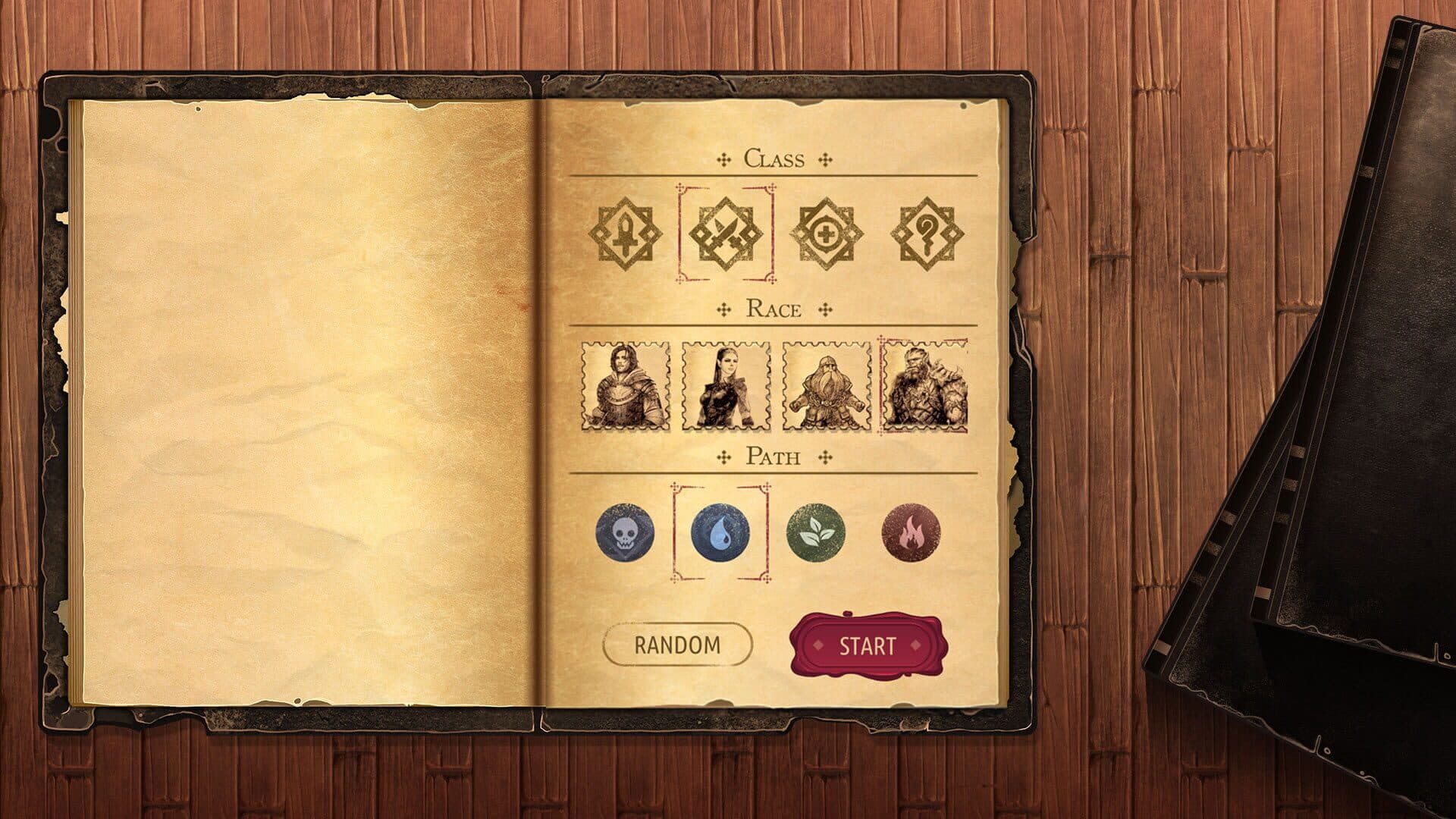Choose the armored orc race portrait
This screenshot has width=1456, height=819.
click(x=925, y=387)
